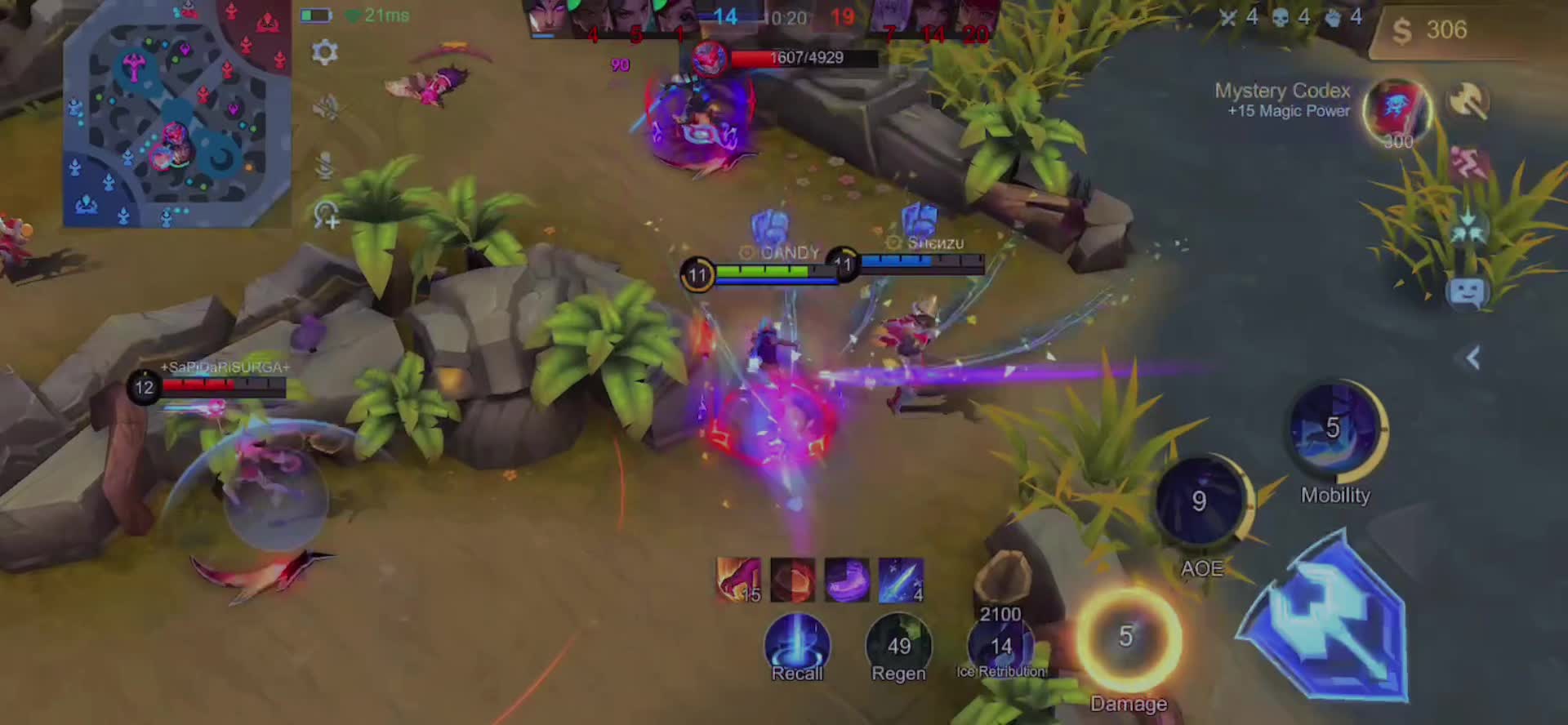This screenshot has width=1568, height=725.
Task: Cast the Ice Retribution spell
Action: (x=1001, y=647)
